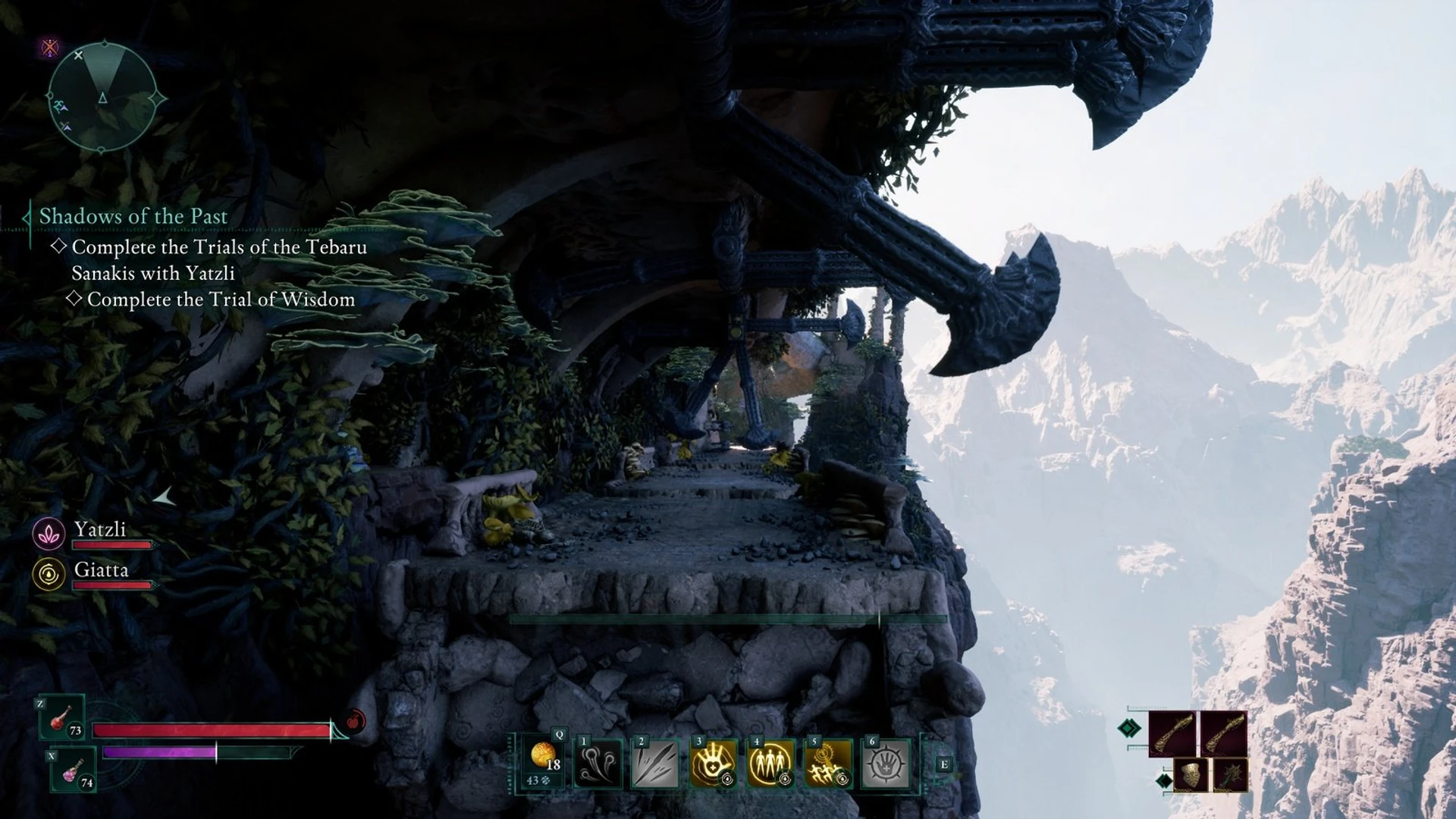Activate the swirling wisps ability
Image resolution: width=1456 pixels, height=819 pixels.
click(598, 764)
